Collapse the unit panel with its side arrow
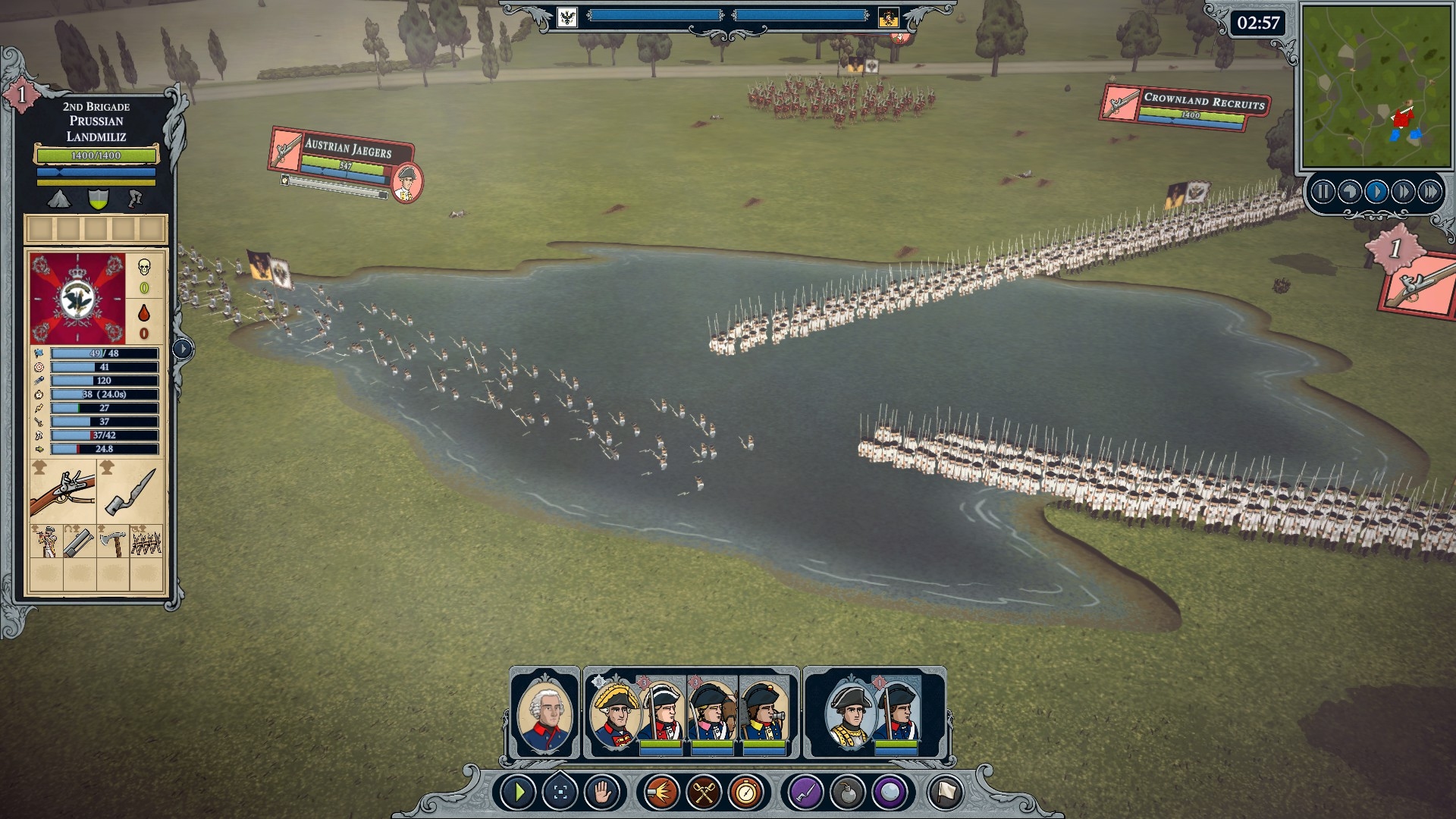 coord(183,349)
